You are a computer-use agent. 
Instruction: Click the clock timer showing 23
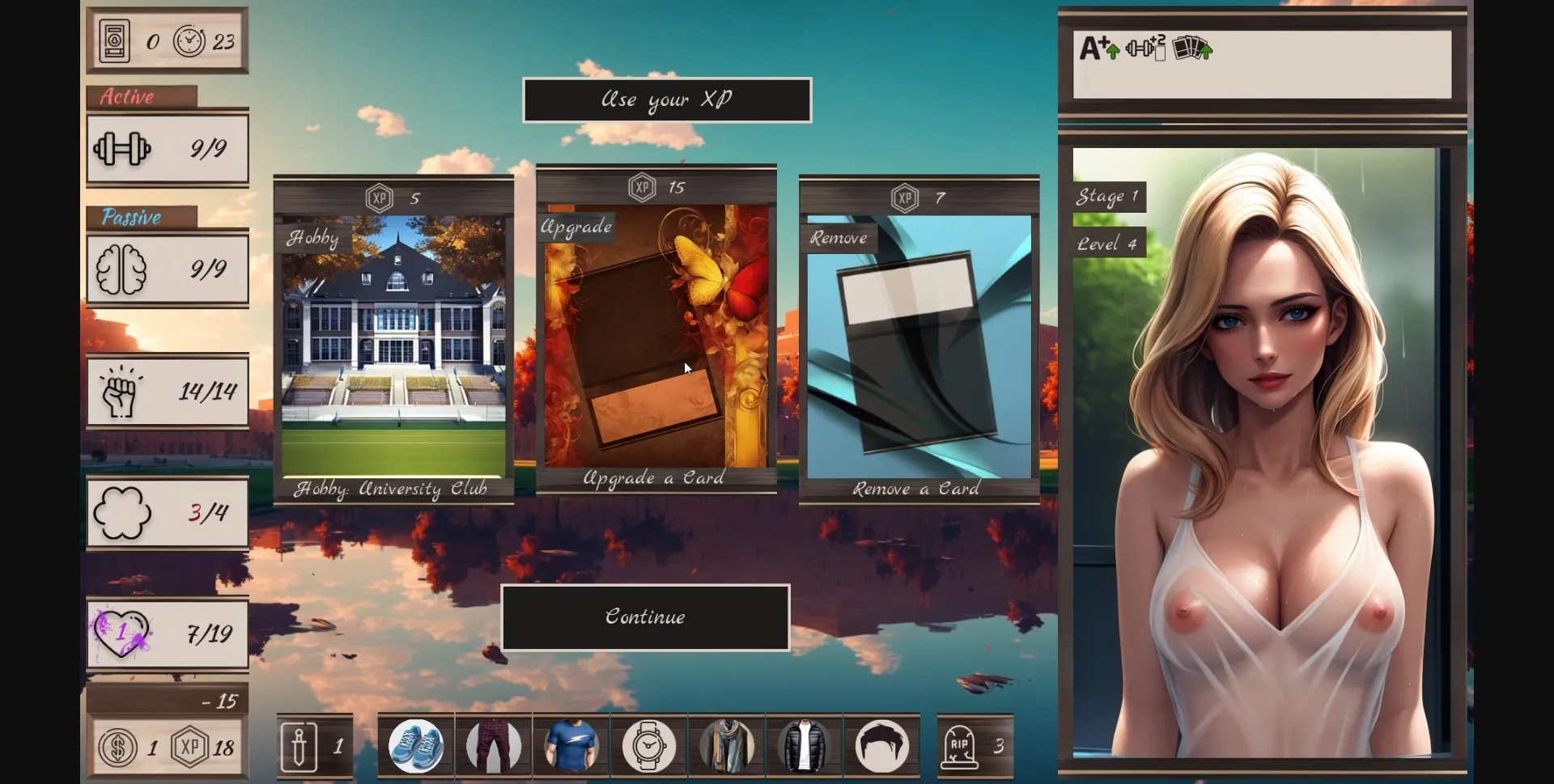(x=191, y=40)
